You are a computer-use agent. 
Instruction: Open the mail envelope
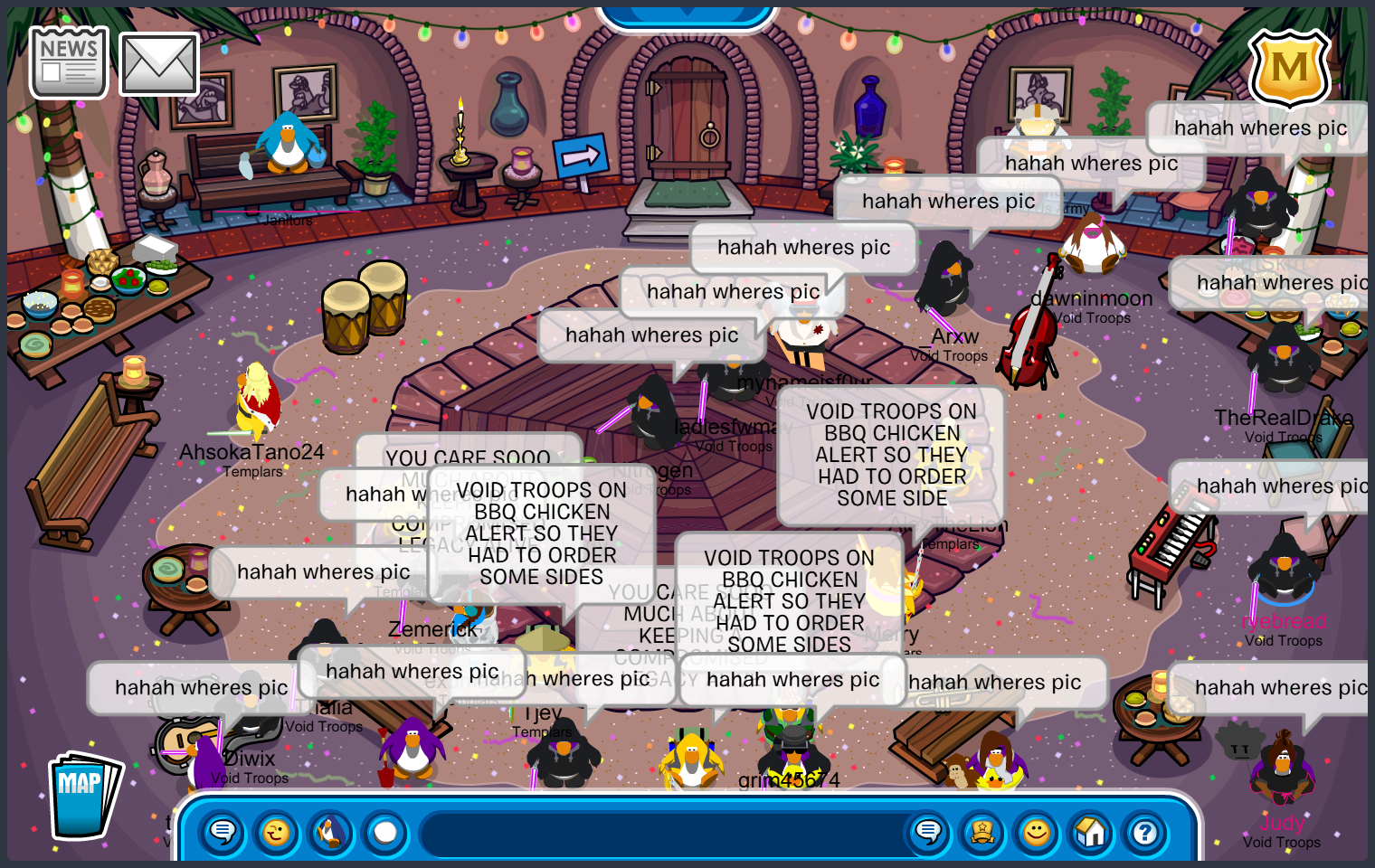click(x=159, y=64)
